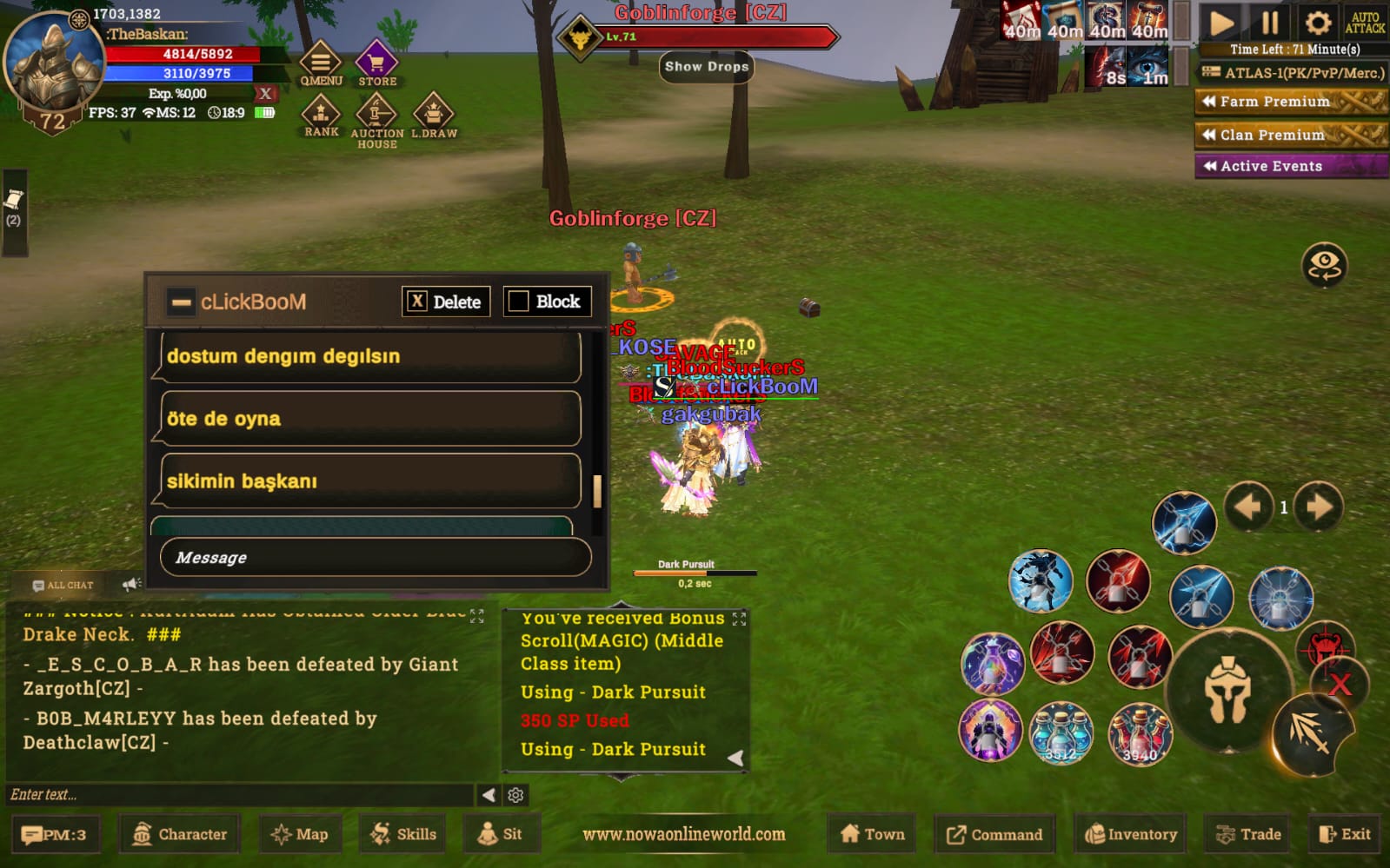Focus the private Message input field
1390x868 pixels.
tap(376, 557)
